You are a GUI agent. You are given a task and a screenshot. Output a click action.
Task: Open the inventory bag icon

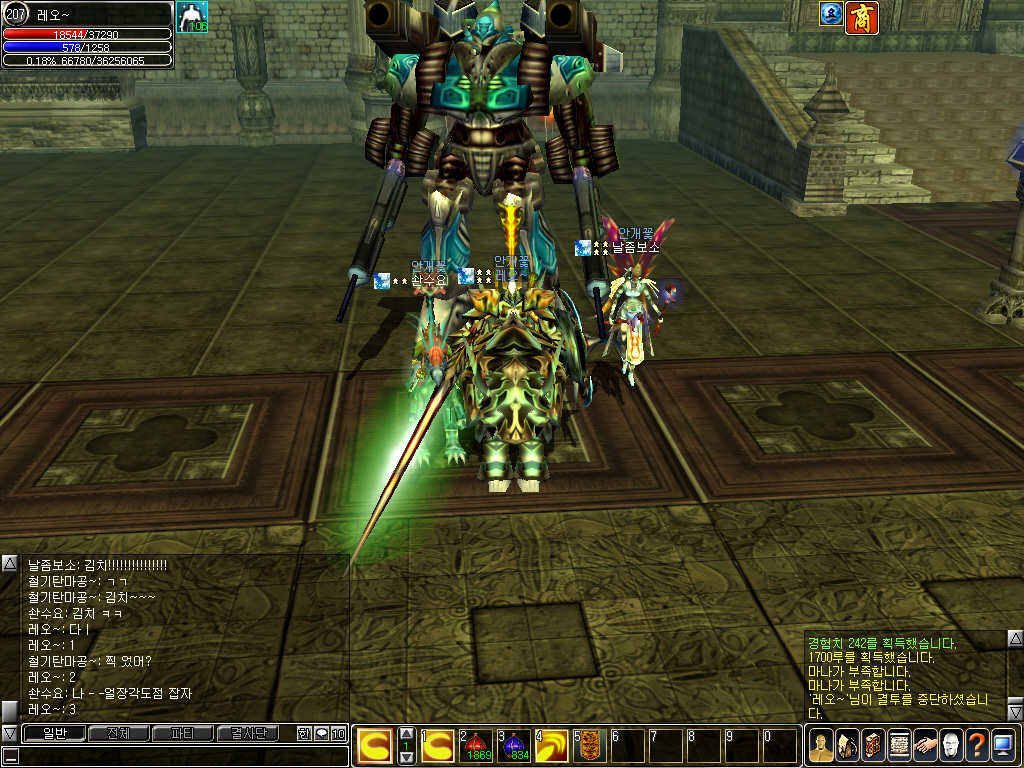point(846,745)
